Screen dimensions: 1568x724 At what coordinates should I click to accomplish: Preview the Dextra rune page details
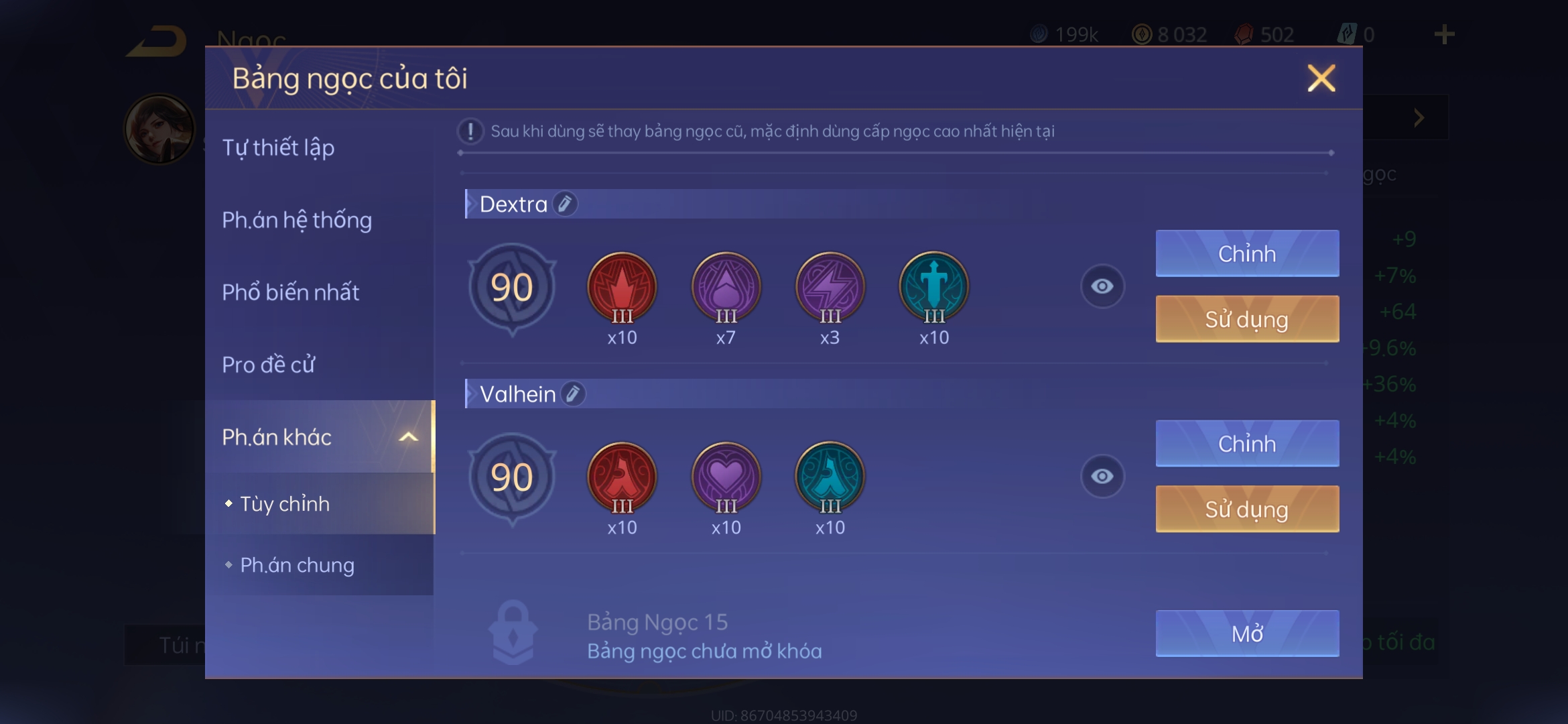click(x=1102, y=286)
